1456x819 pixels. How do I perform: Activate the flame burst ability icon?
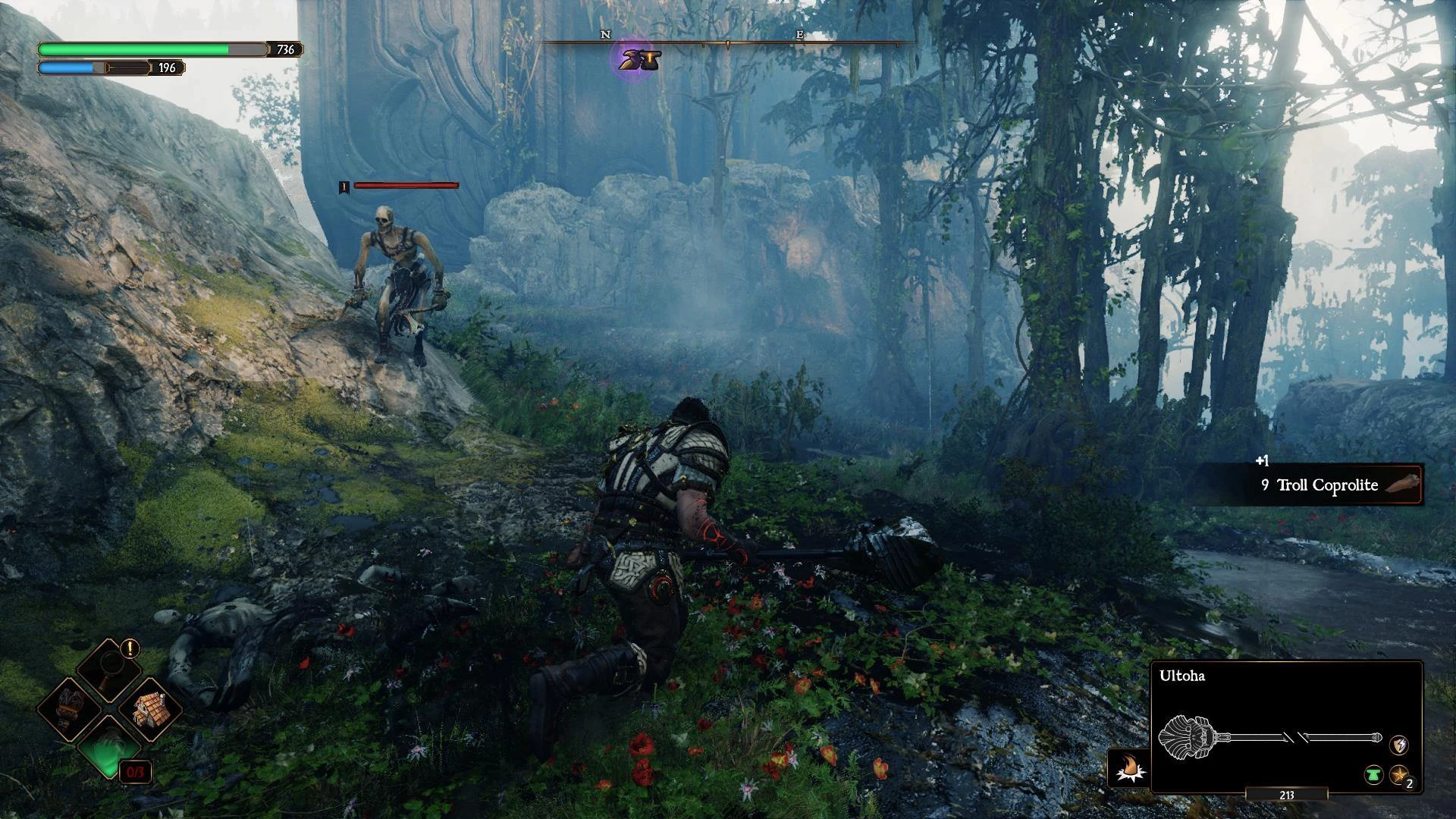(x=1128, y=767)
